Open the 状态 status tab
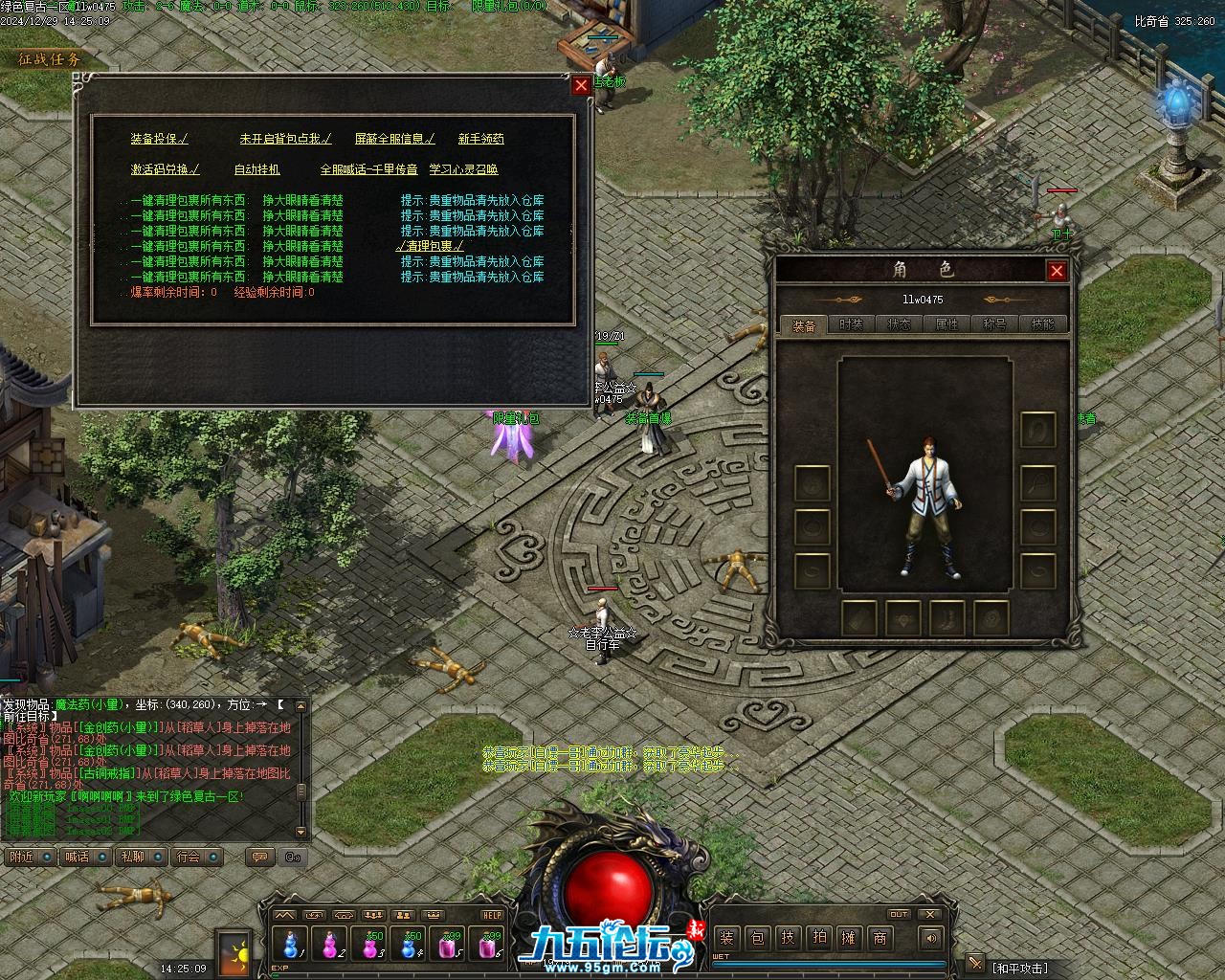Screen dimensions: 1225x980 (899, 324)
